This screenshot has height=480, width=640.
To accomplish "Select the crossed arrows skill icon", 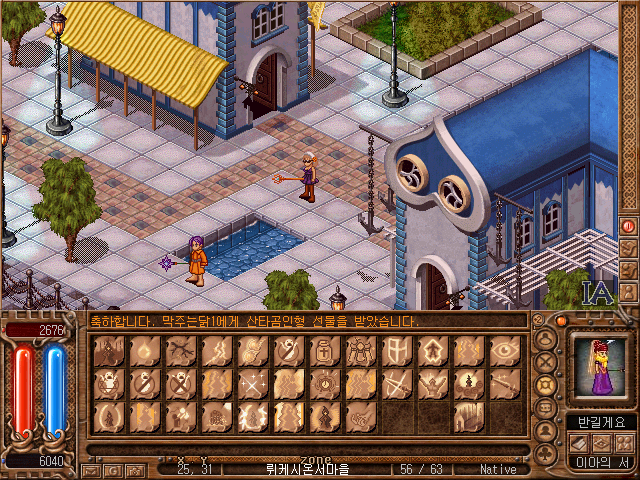I will pos(397,383).
